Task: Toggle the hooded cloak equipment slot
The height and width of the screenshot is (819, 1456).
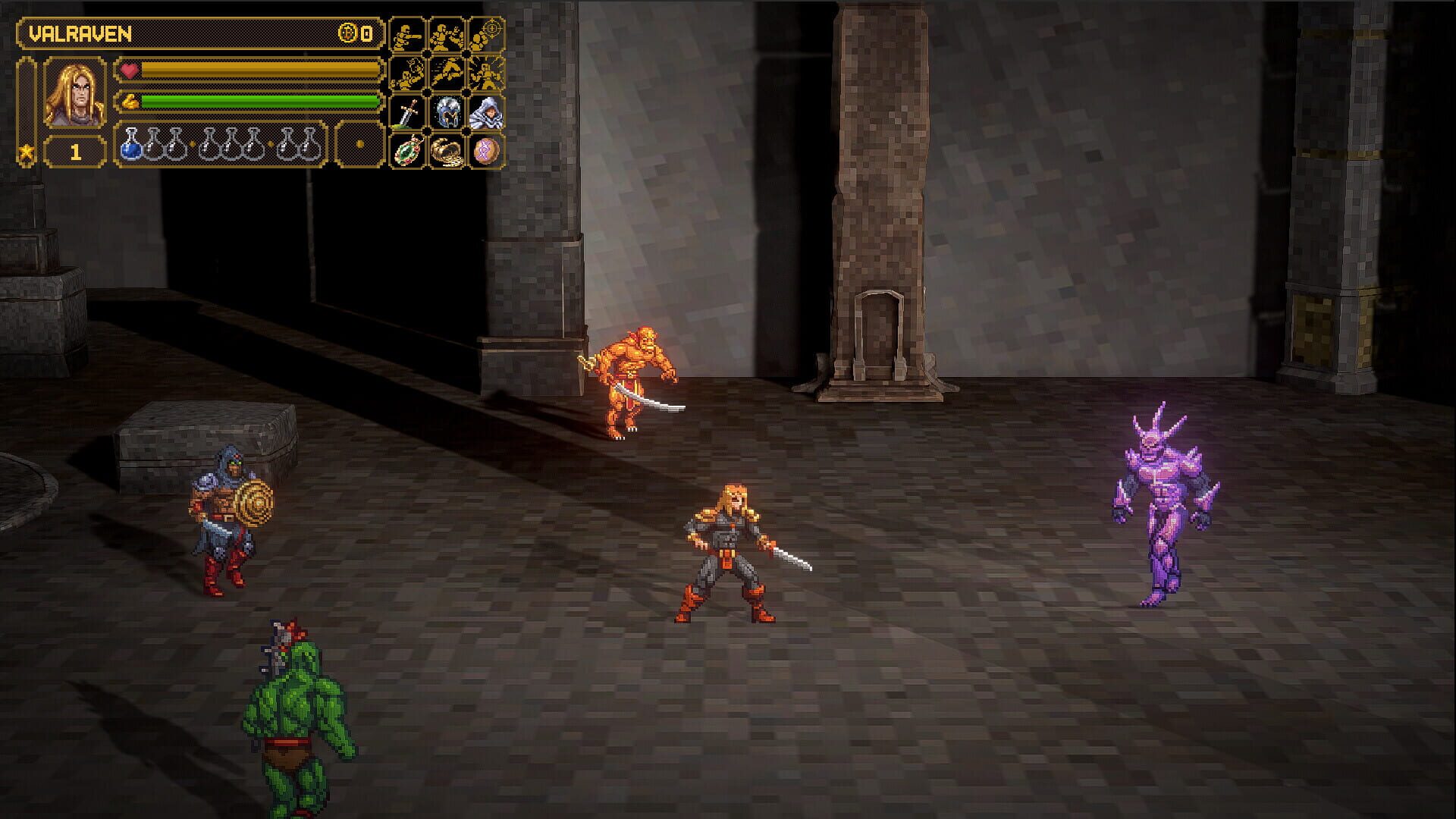Action: 487,113
